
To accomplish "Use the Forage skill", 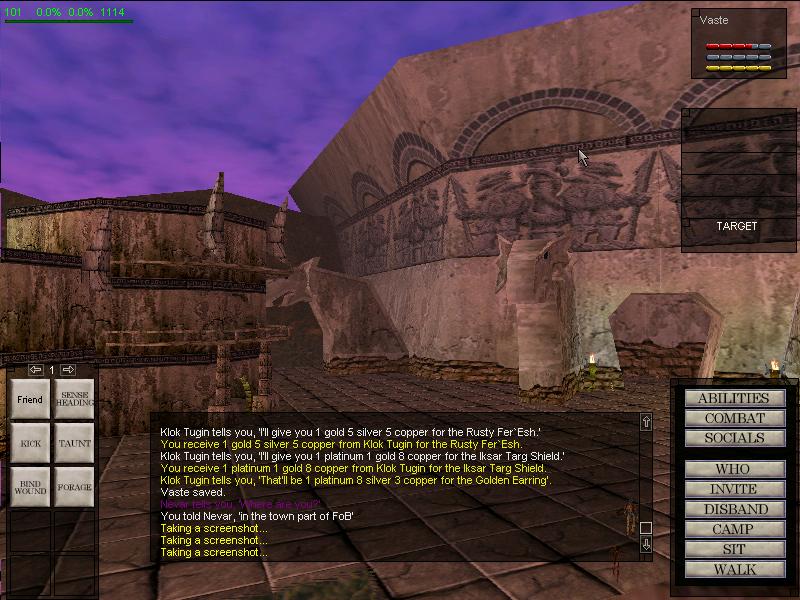I will point(74,487).
